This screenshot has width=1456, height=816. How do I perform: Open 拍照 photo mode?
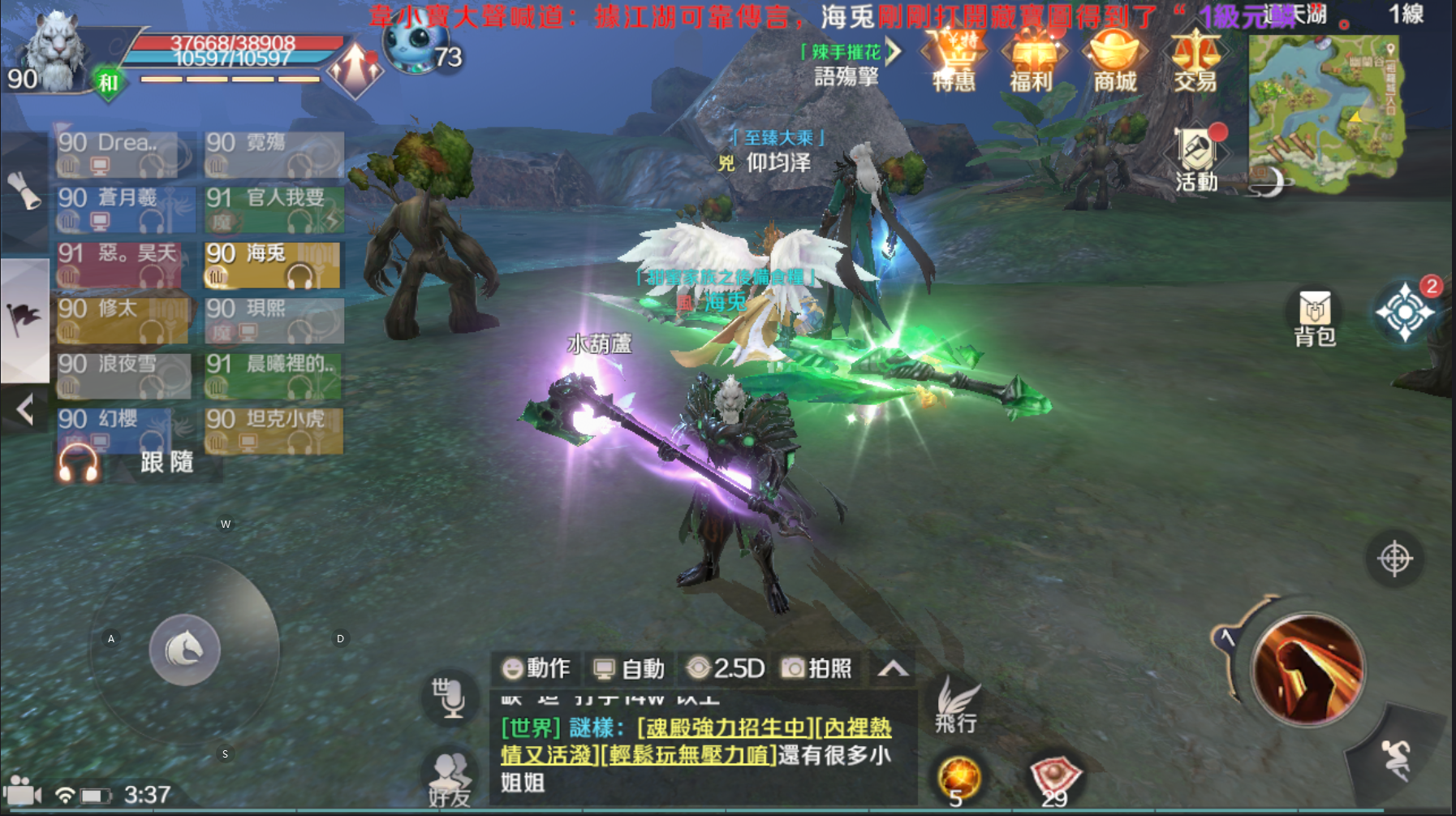[x=816, y=668]
